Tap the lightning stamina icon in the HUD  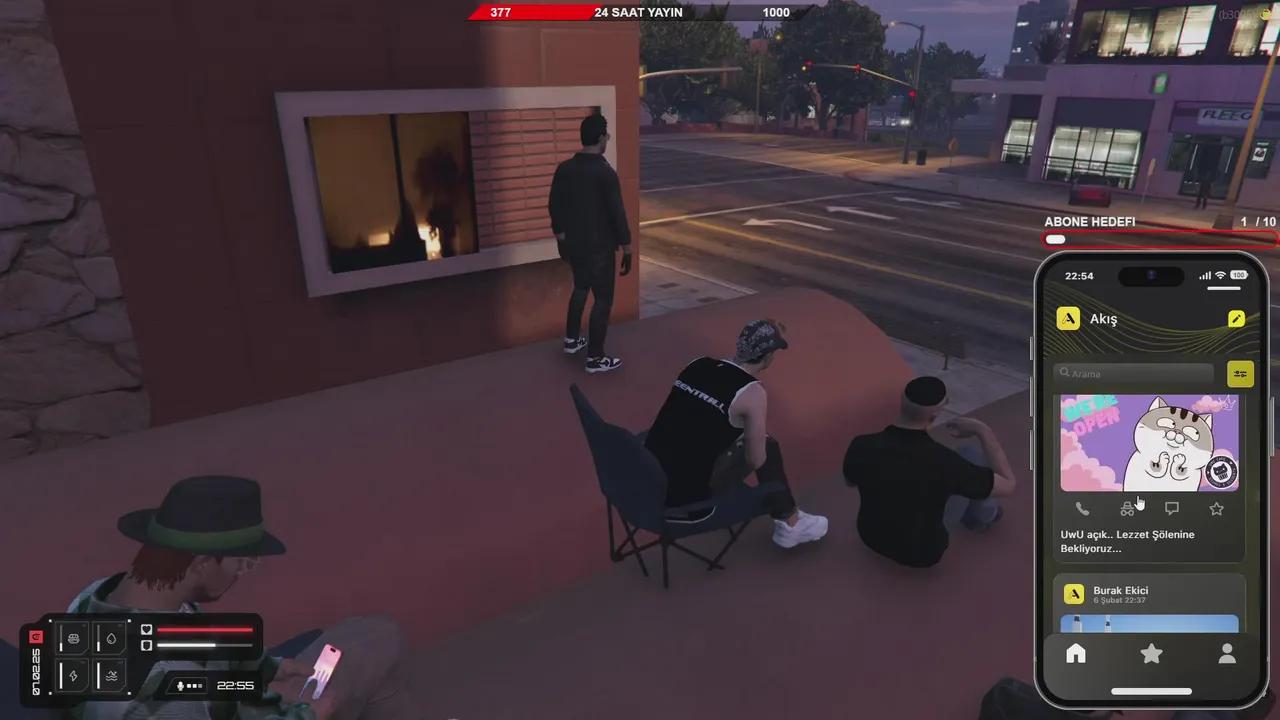coord(72,676)
